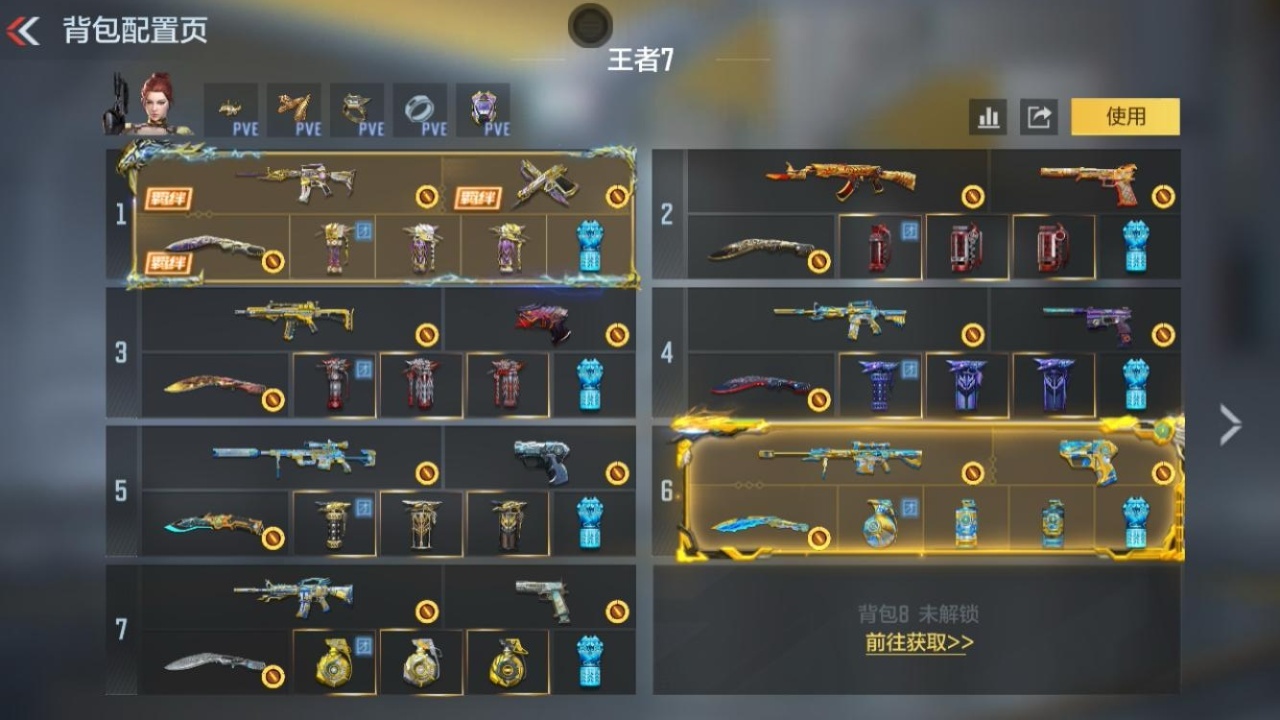Click the share loadout icon
Image resolution: width=1280 pixels, height=720 pixels.
point(1036,117)
